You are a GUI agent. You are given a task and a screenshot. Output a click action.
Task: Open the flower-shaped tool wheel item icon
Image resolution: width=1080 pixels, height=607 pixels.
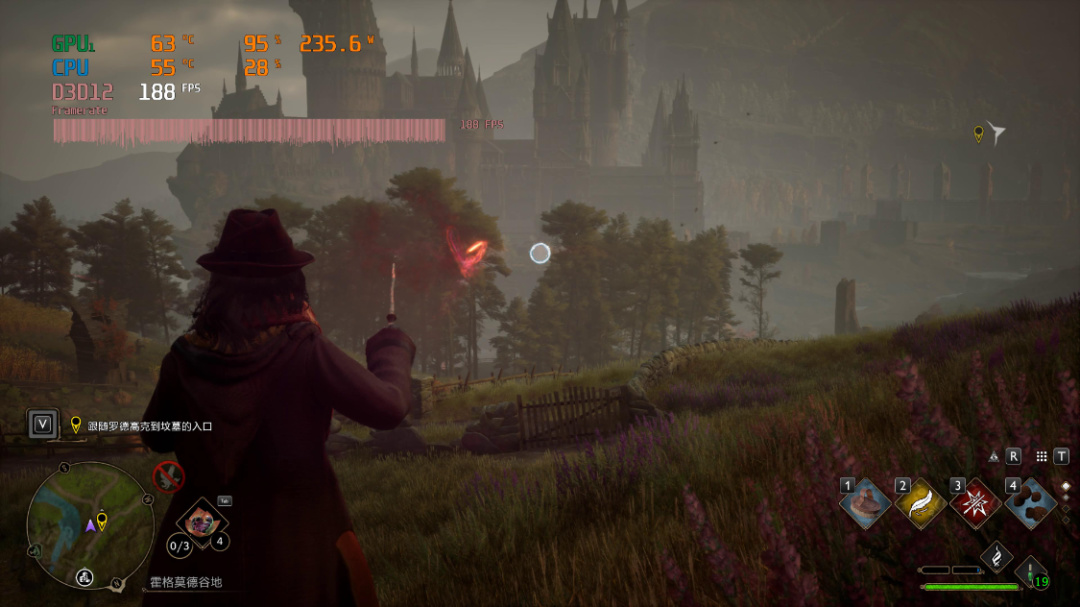coord(203,522)
